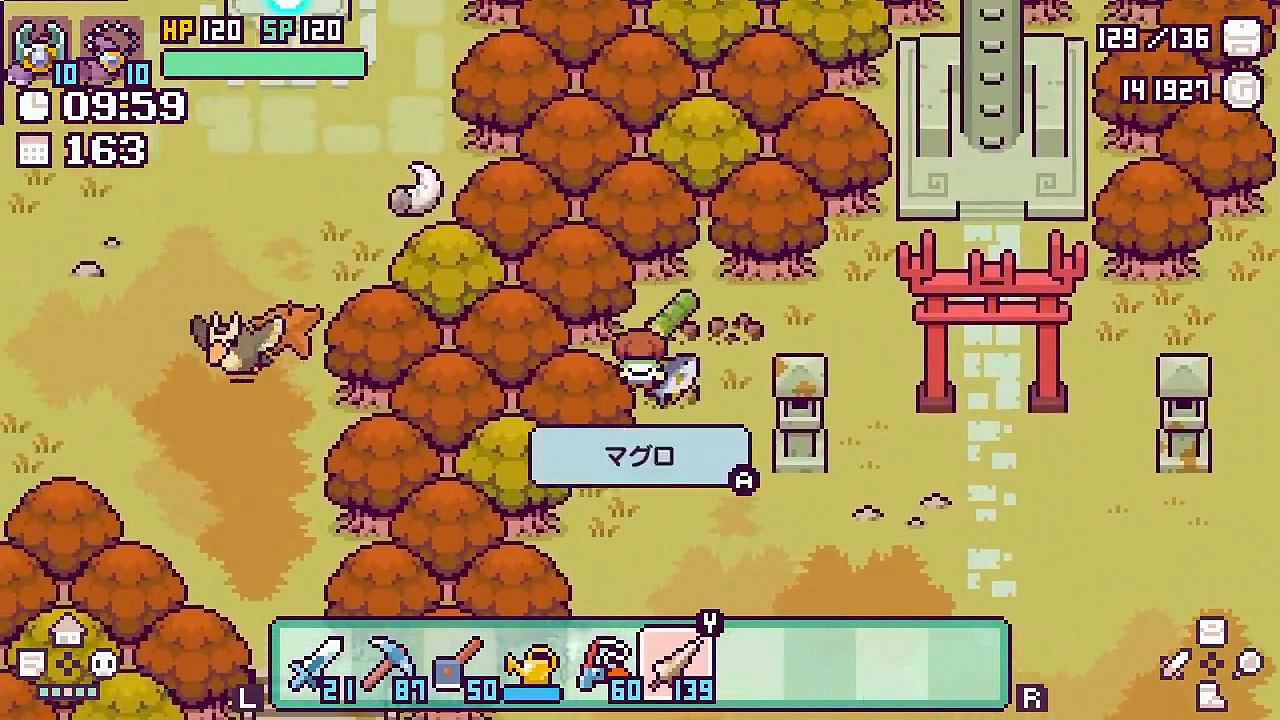The image size is (1280, 720).
Task: Select the マグロ dialog box
Action: pos(640,455)
